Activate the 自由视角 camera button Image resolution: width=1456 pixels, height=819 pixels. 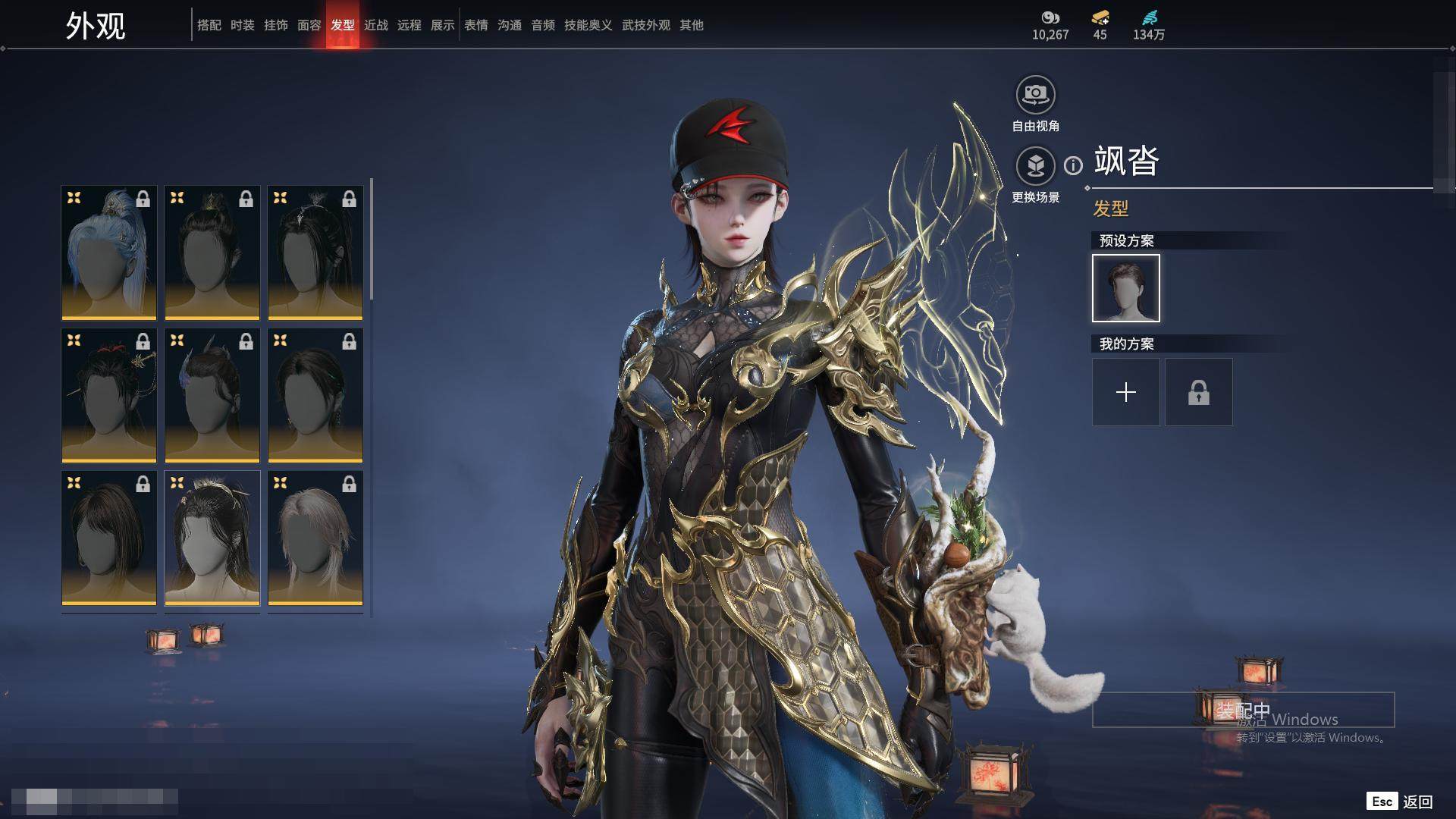[x=1035, y=95]
